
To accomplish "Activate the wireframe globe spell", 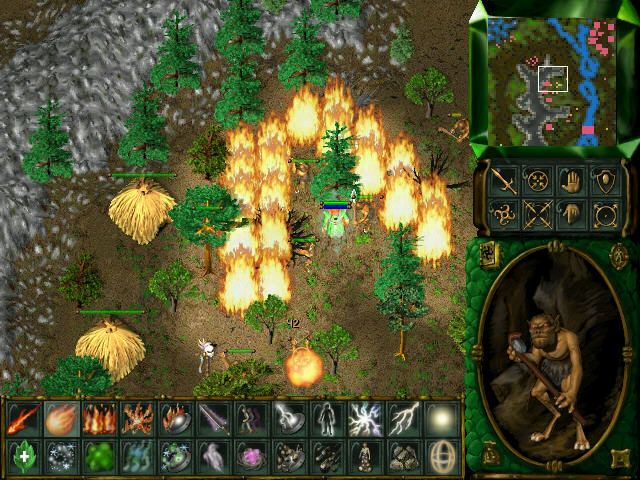I will pos(441,456).
